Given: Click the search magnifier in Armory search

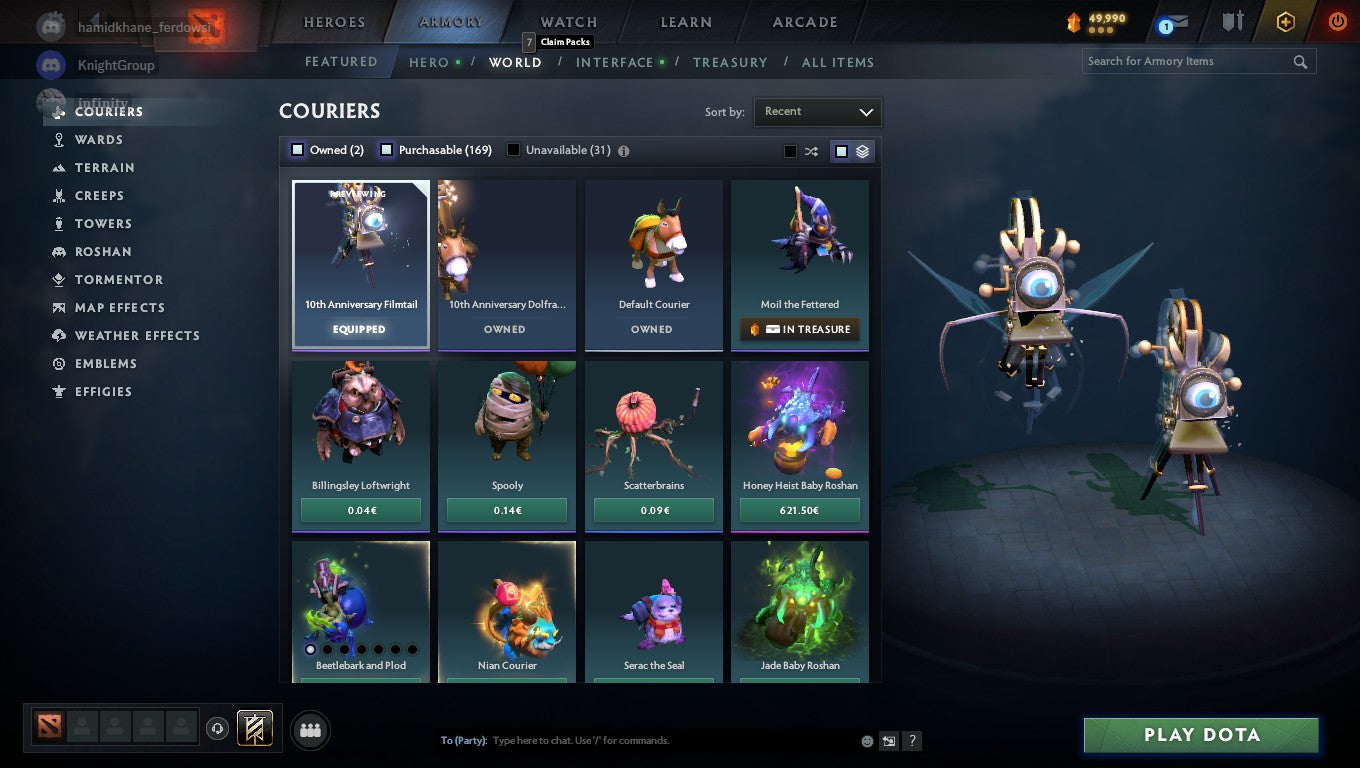Looking at the screenshot, I should pyautogui.click(x=1300, y=61).
